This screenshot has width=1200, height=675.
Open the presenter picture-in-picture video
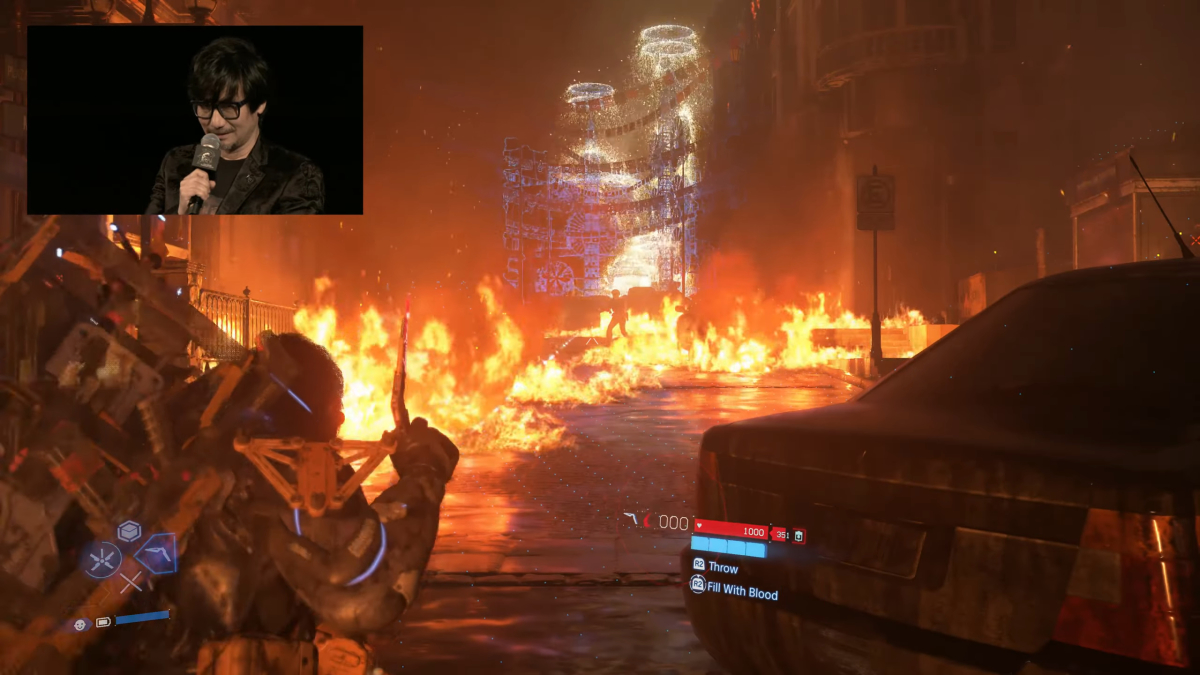click(x=195, y=120)
